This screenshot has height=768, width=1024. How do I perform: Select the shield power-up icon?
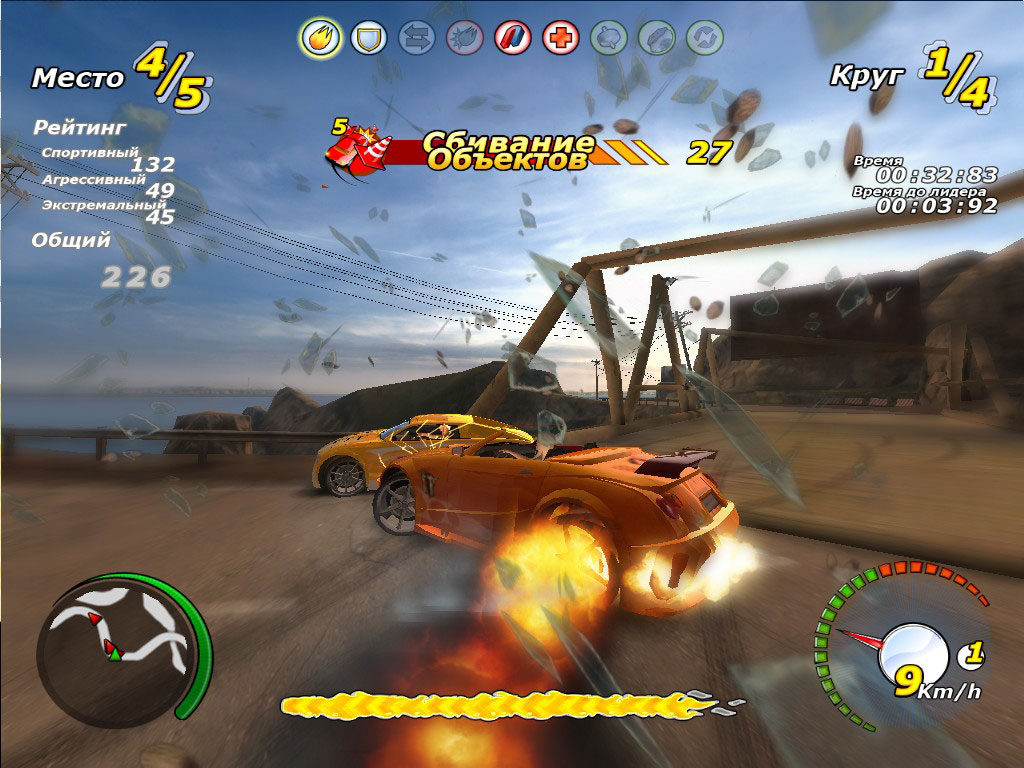point(369,39)
